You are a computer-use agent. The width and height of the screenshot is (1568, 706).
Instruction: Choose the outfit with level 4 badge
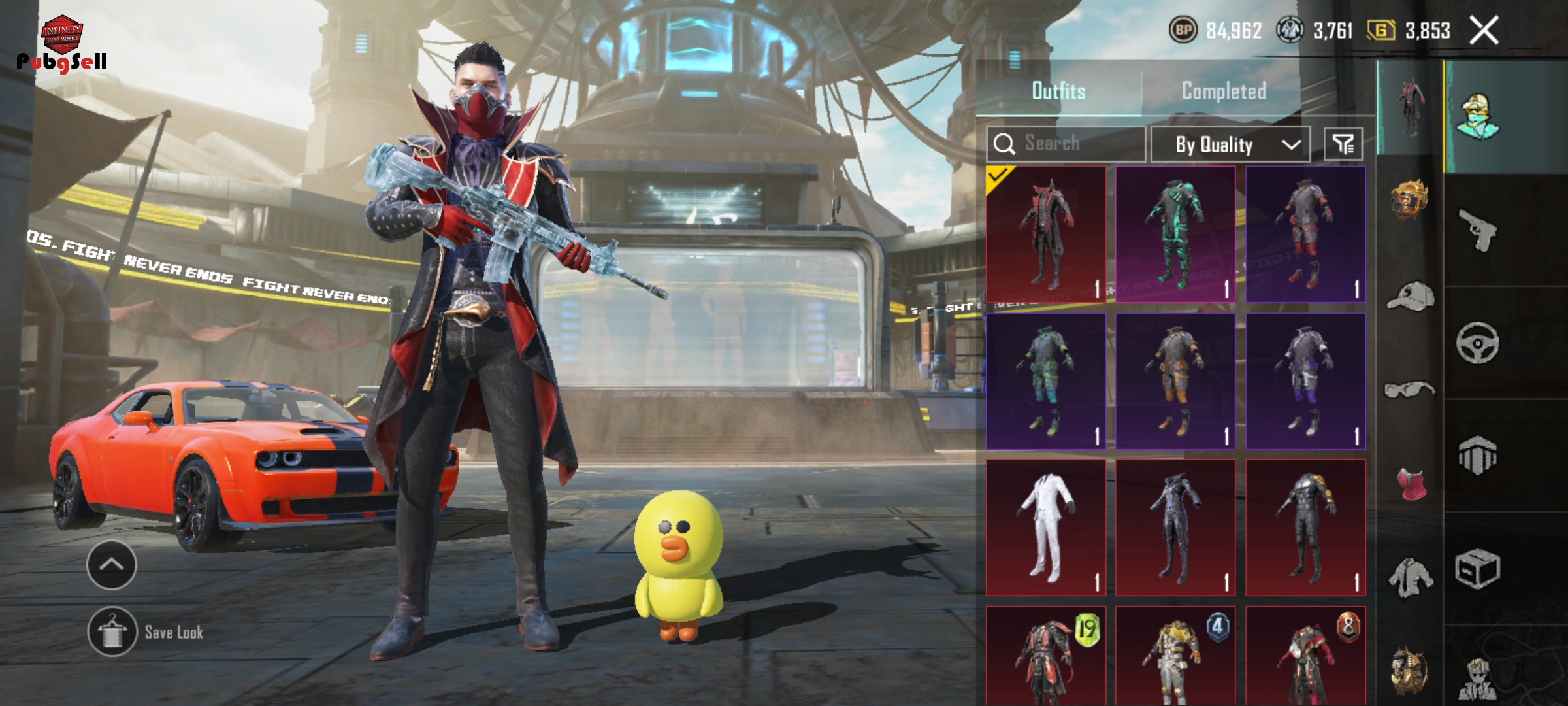[x=1175, y=657]
